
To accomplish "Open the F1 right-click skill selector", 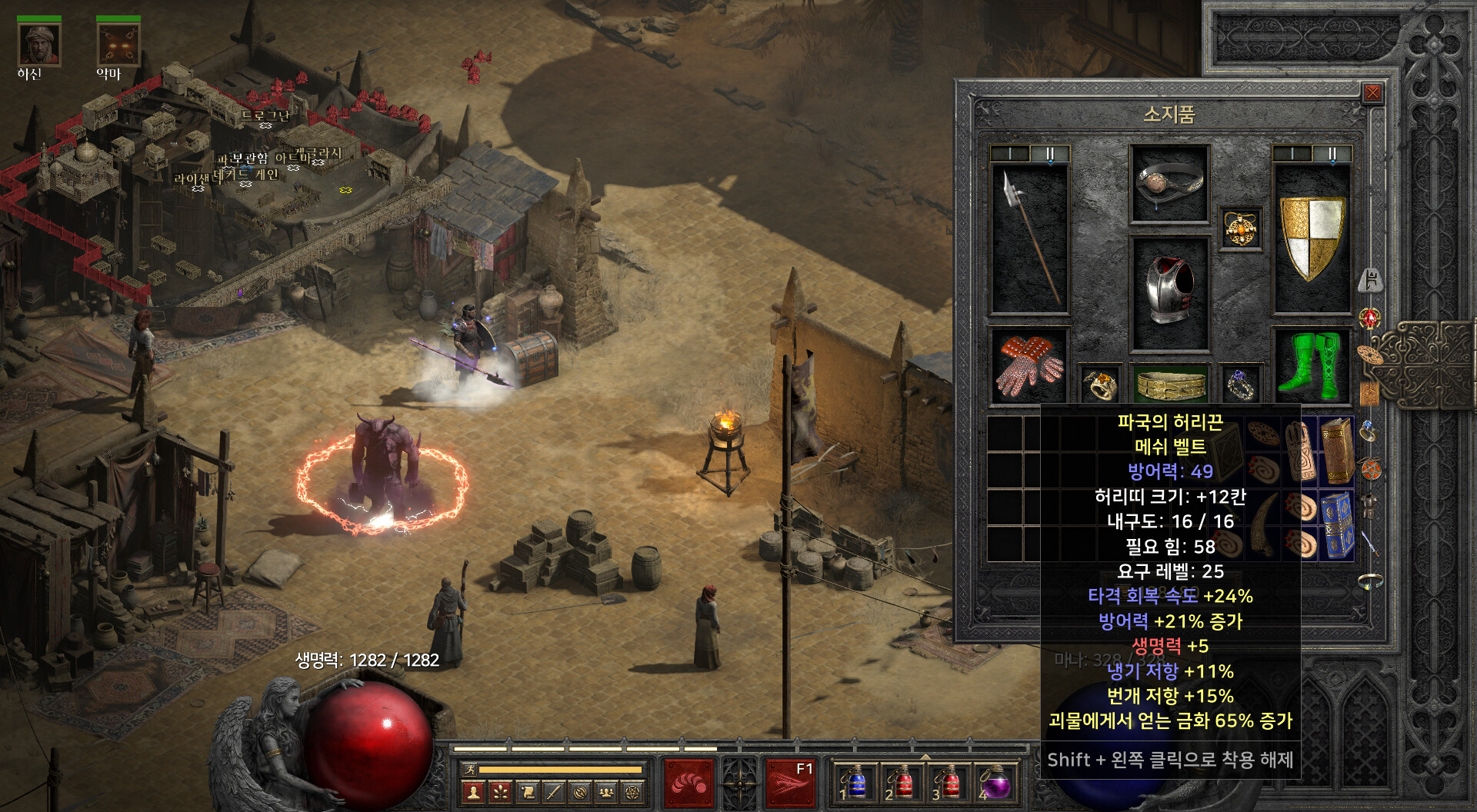I will pyautogui.click(x=790, y=783).
